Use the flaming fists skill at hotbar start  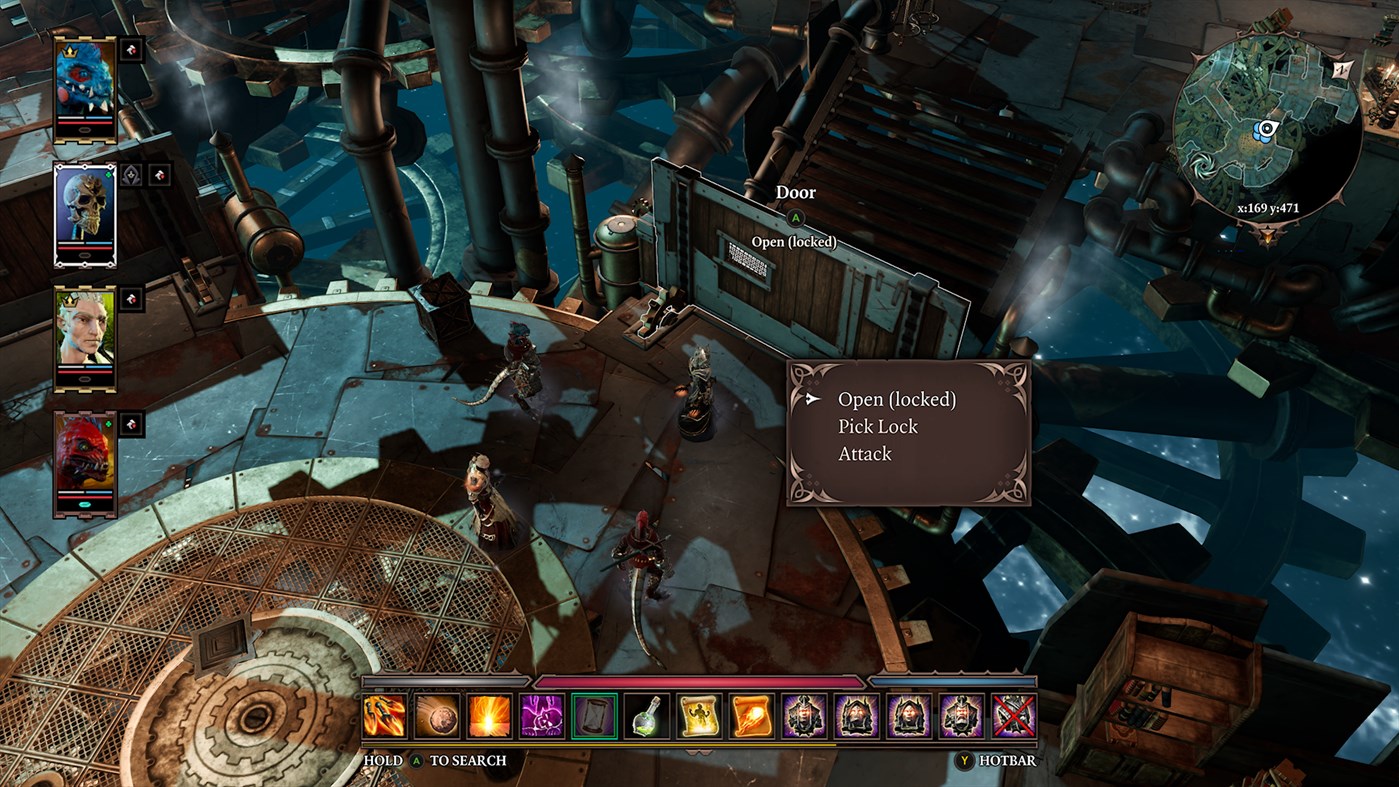(x=384, y=714)
